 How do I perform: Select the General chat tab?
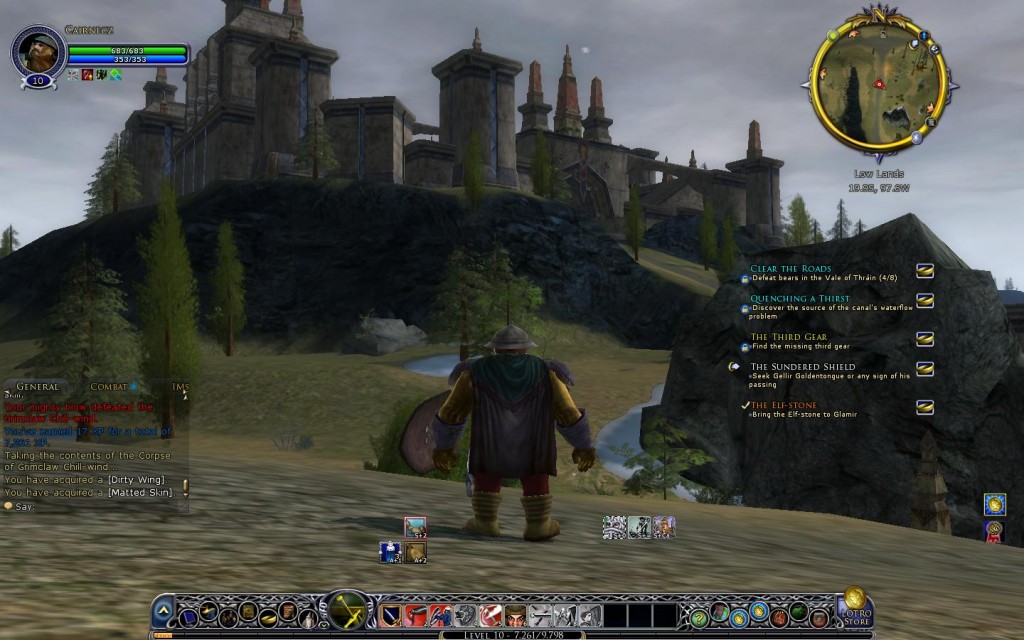pos(38,386)
